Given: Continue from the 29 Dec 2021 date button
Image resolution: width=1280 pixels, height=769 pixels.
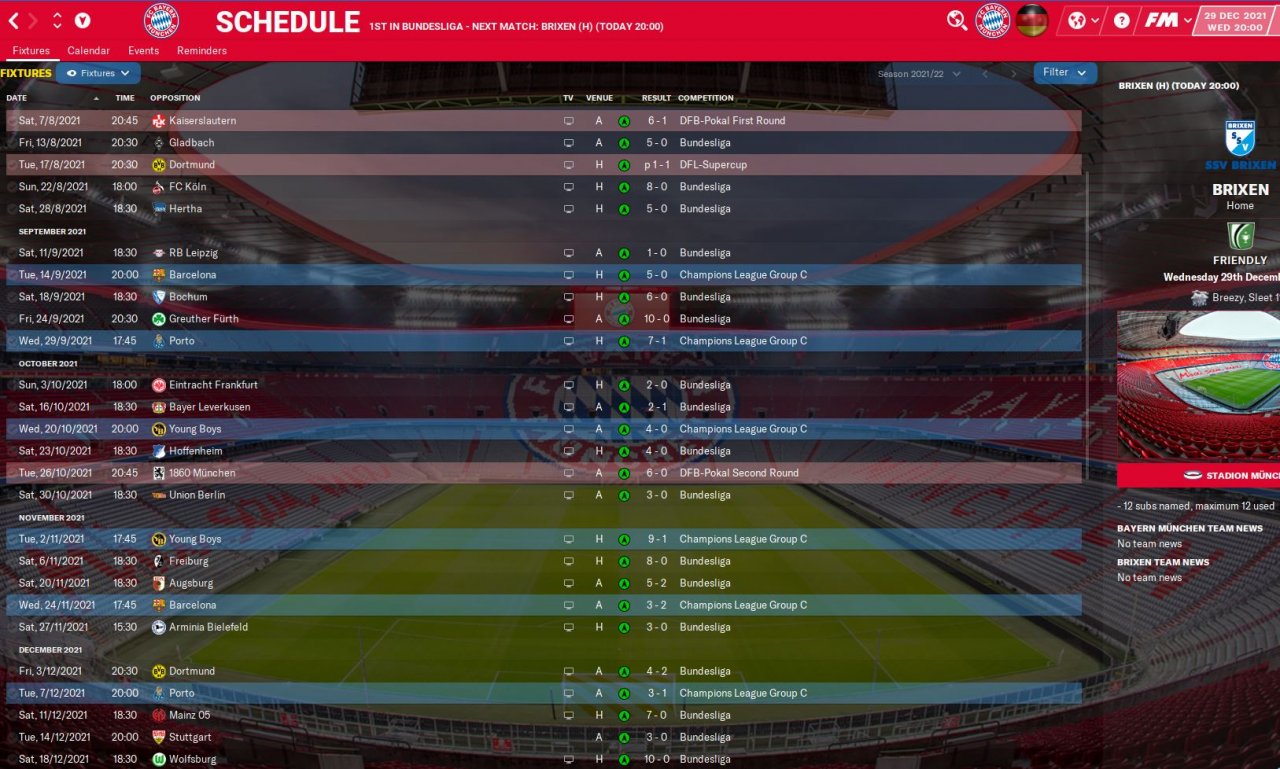Looking at the screenshot, I should pyautogui.click(x=1237, y=20).
